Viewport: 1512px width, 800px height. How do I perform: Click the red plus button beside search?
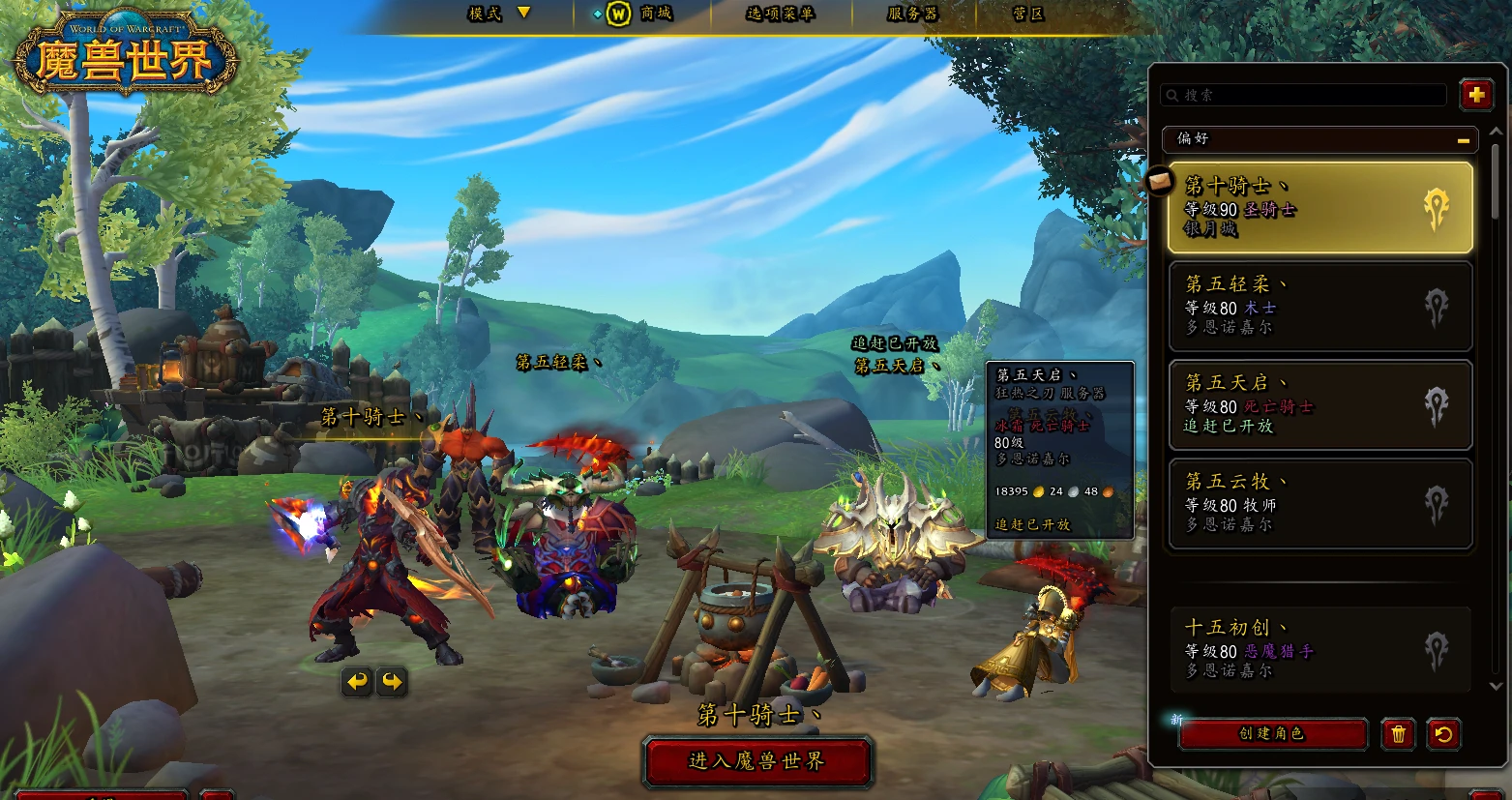pyautogui.click(x=1475, y=95)
